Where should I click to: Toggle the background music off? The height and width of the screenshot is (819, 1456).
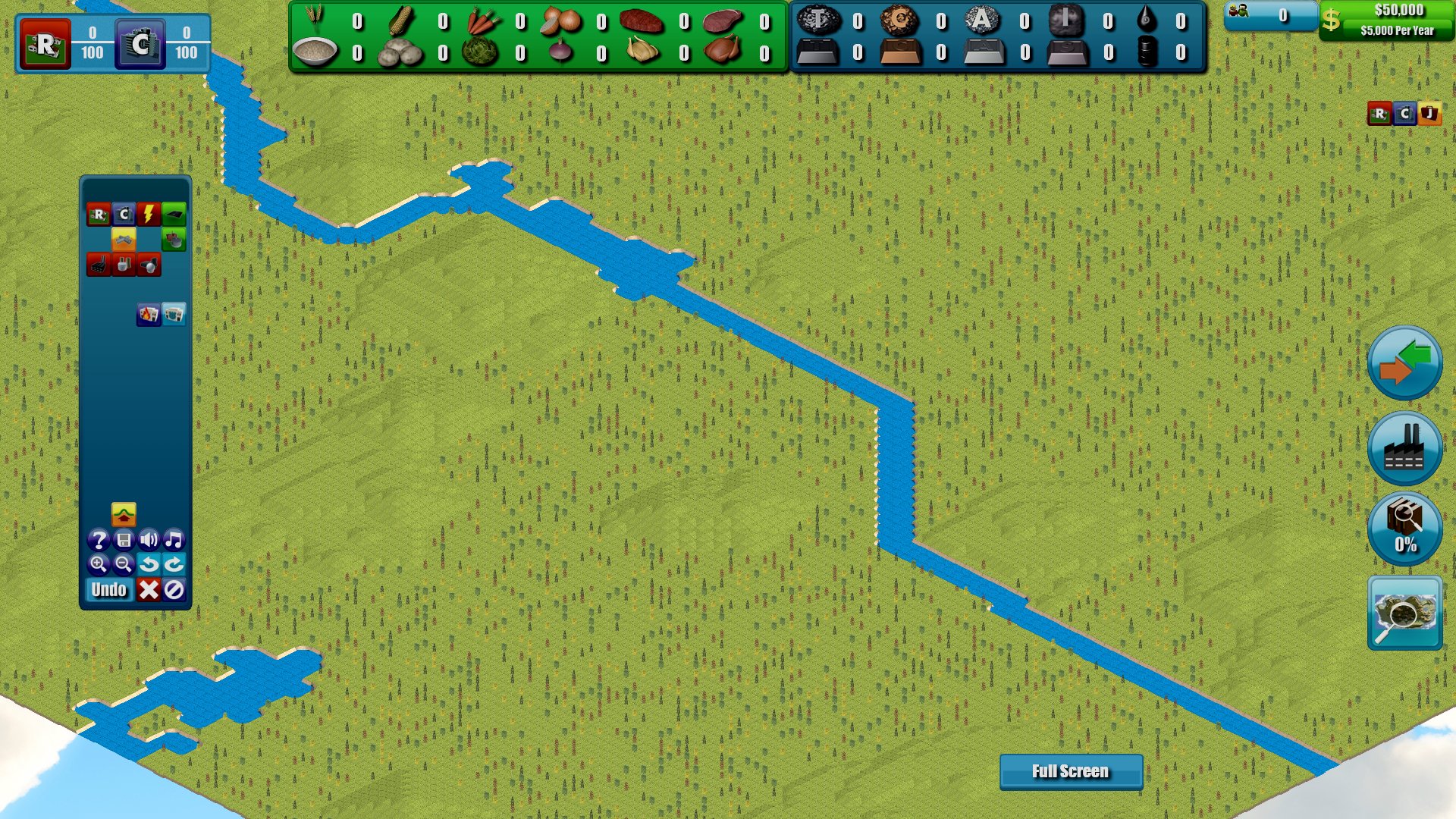pyautogui.click(x=173, y=540)
